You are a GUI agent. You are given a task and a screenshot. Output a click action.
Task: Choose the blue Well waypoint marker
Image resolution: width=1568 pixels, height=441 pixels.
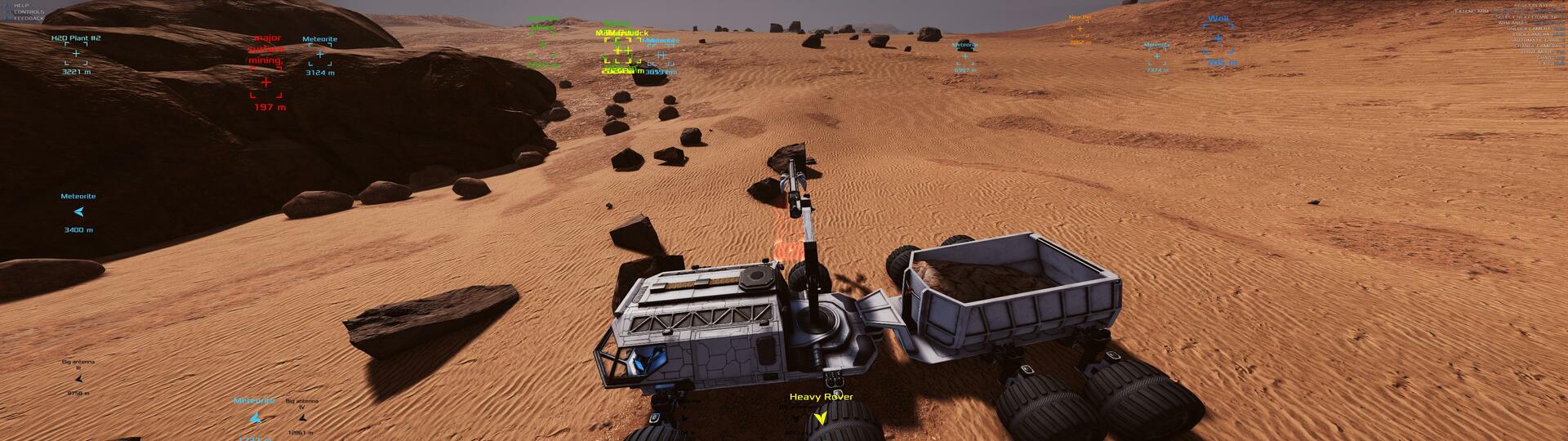pos(1218,38)
